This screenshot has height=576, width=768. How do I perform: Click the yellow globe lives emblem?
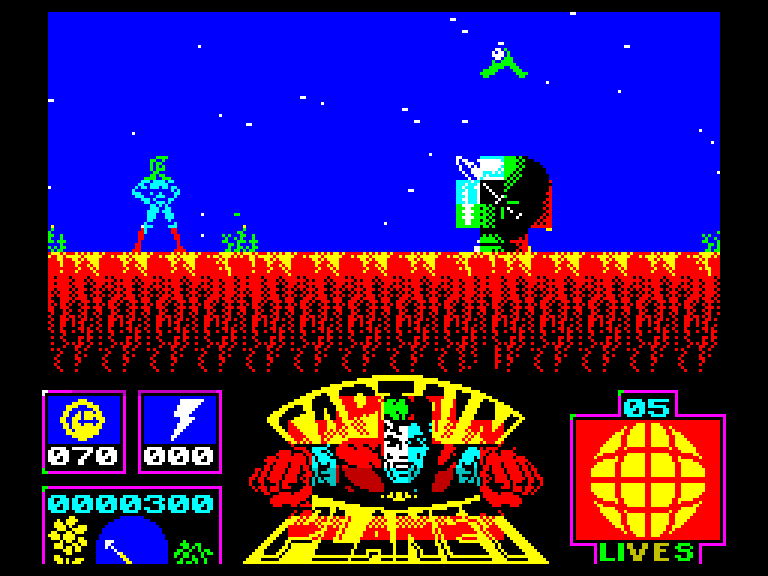tap(647, 478)
